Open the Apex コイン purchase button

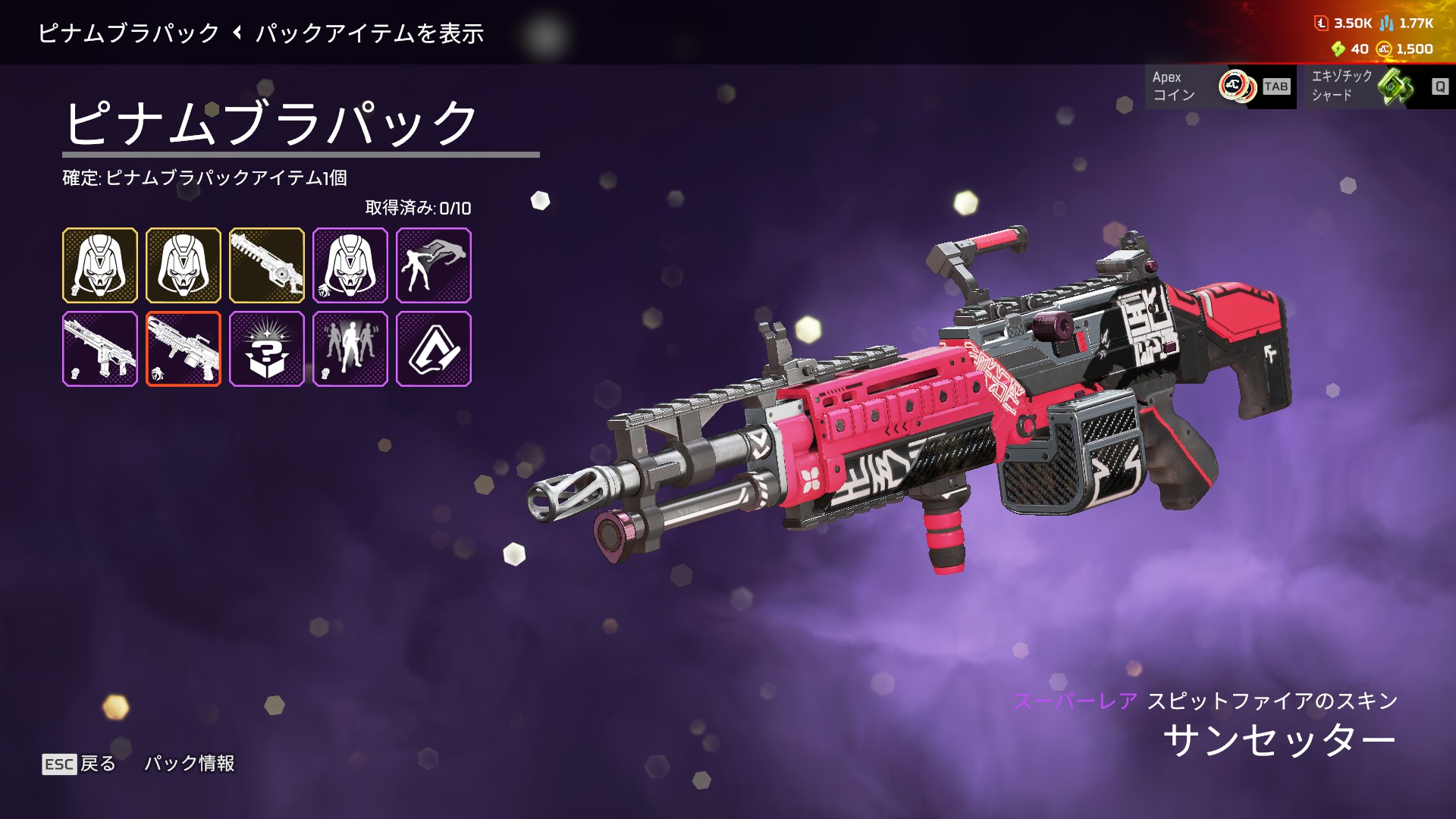[x=1219, y=86]
